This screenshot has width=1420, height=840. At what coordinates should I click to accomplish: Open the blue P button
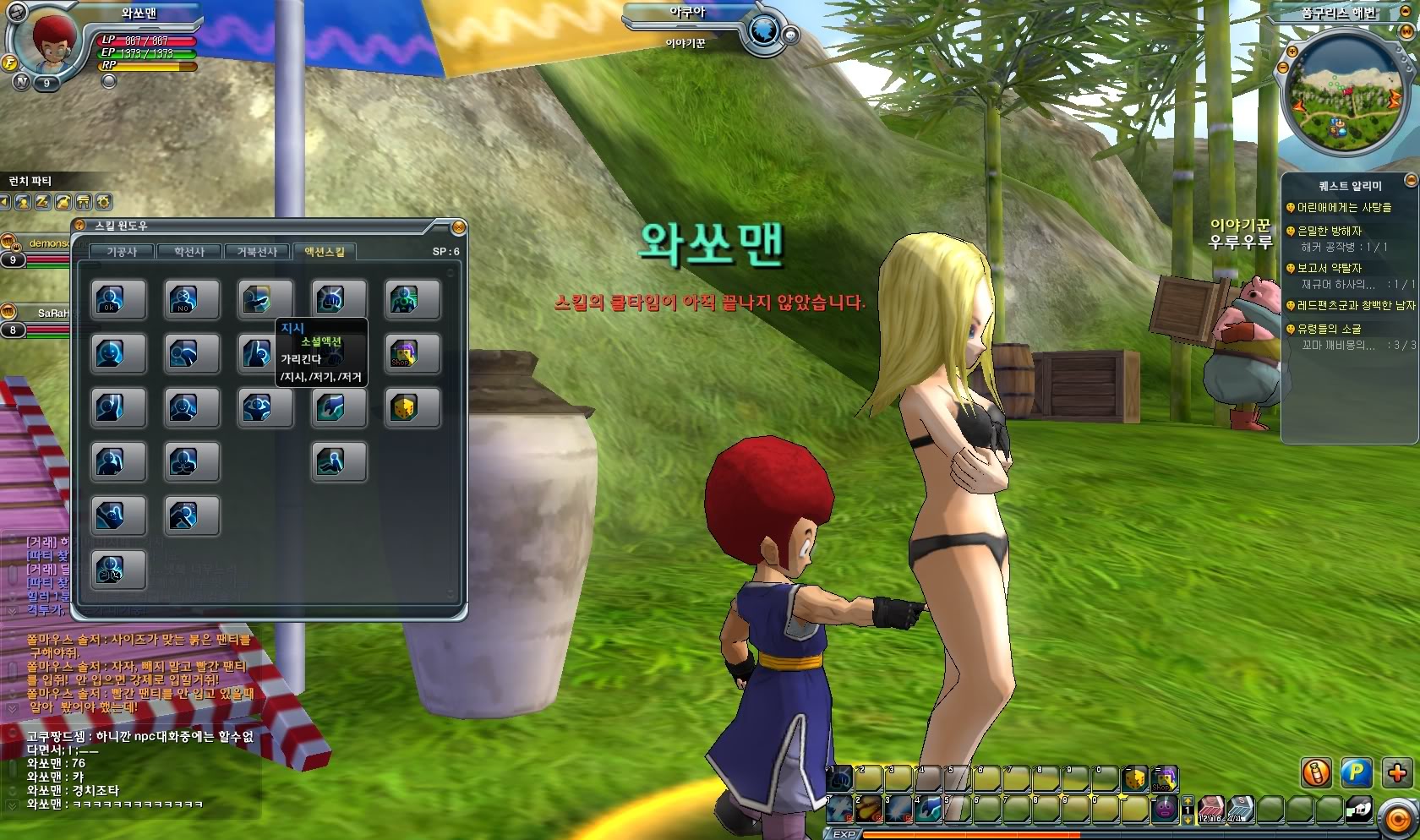tap(1357, 772)
